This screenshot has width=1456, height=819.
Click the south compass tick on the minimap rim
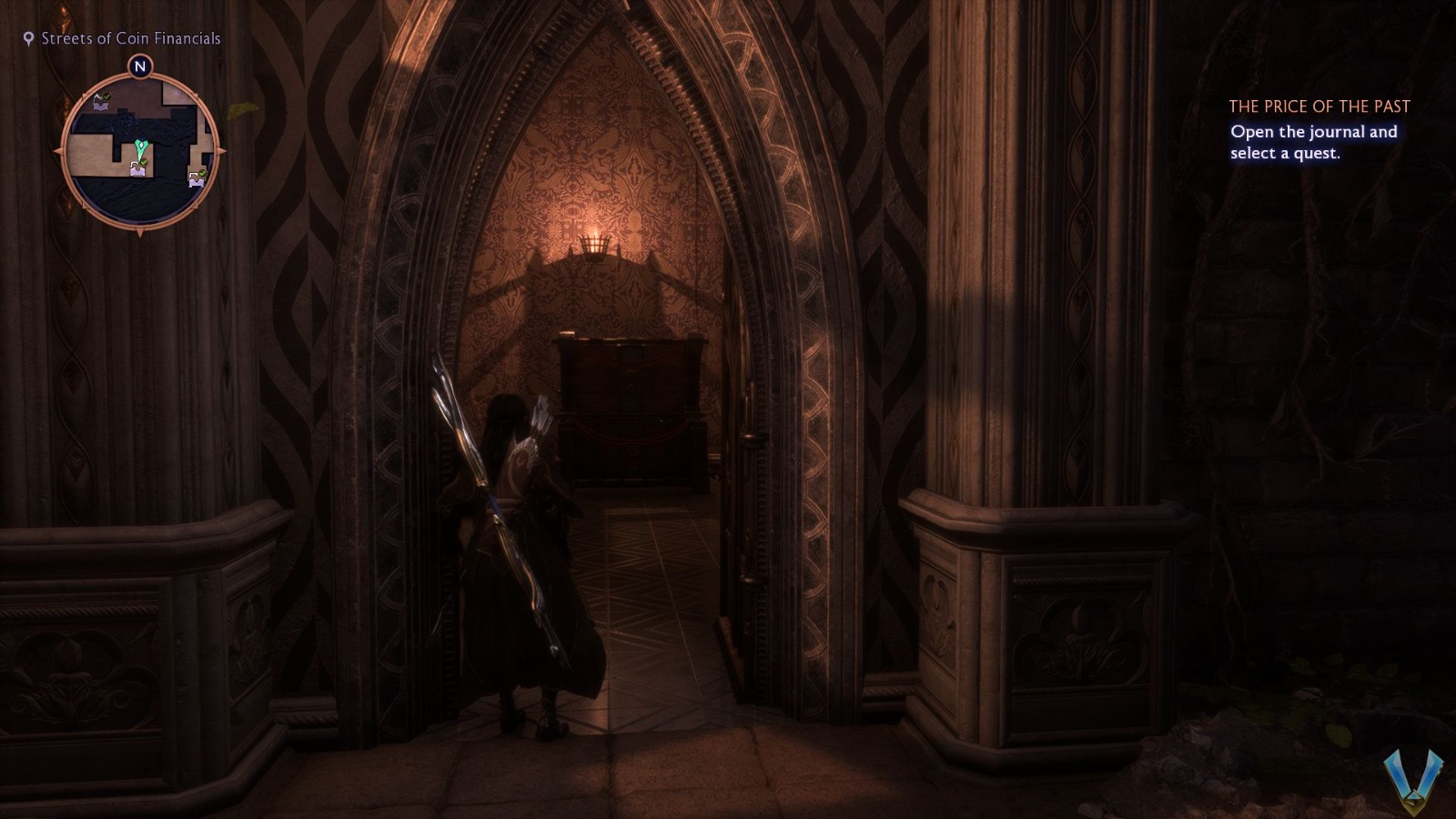pos(141,233)
